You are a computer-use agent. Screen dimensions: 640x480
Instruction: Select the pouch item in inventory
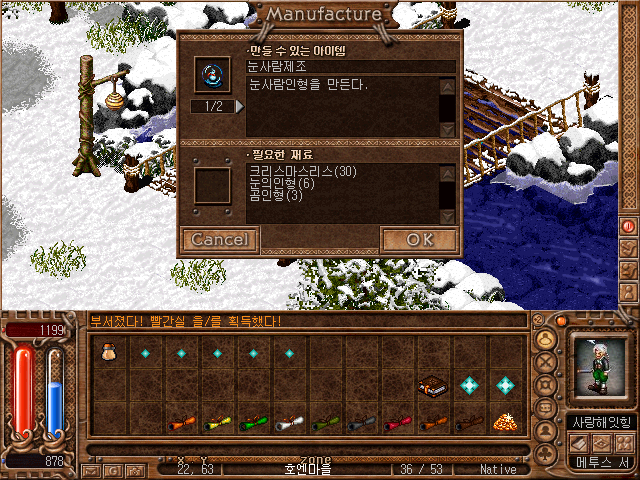[109, 352]
